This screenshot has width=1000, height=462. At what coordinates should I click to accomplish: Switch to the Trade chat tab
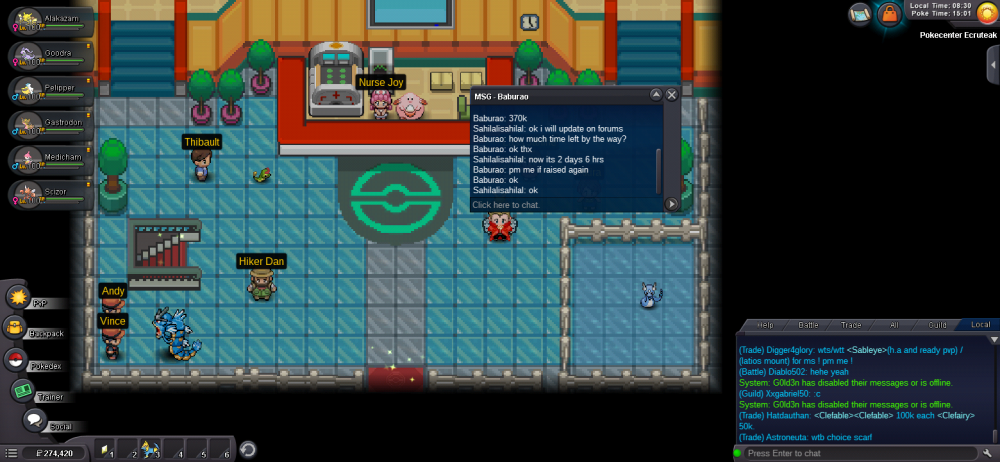tap(851, 325)
